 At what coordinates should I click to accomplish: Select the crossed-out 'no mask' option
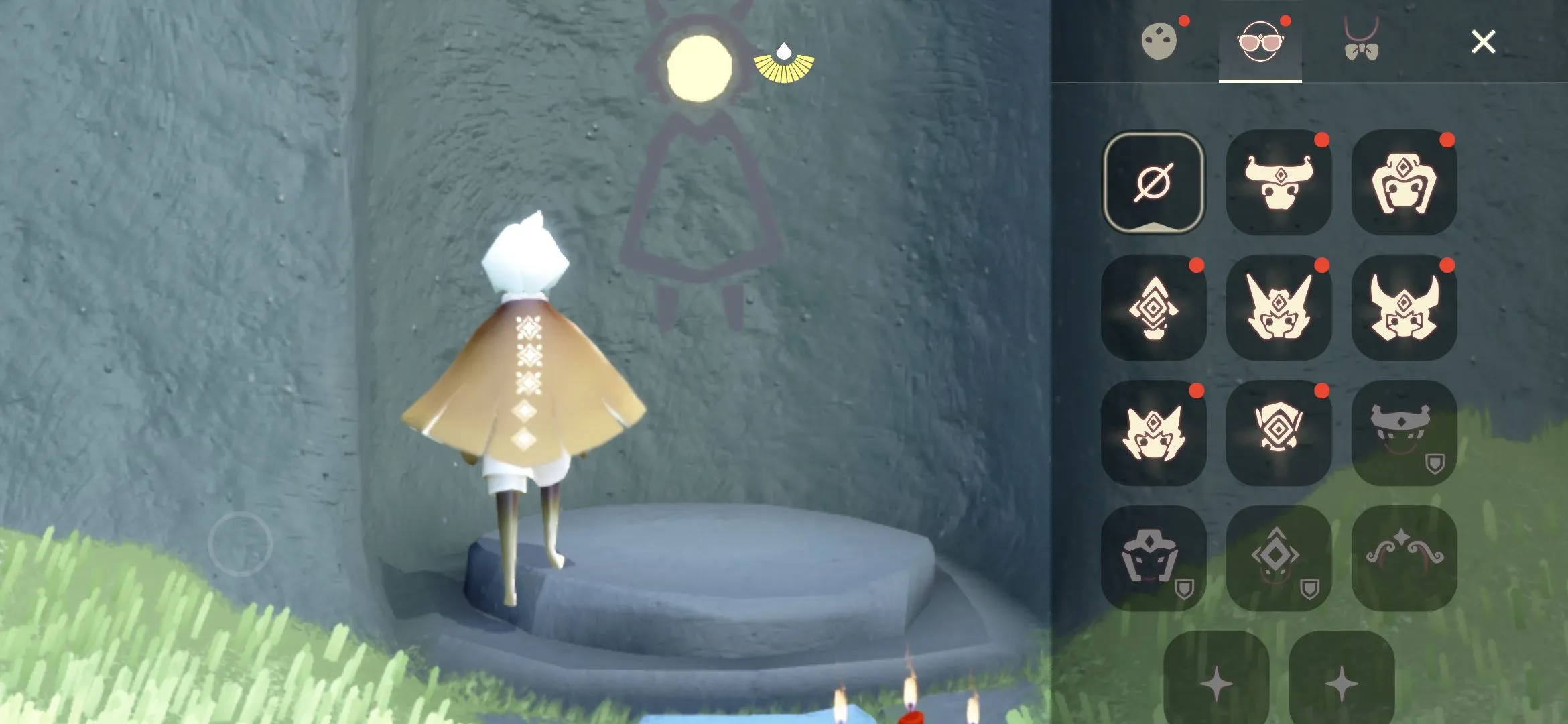1154,182
